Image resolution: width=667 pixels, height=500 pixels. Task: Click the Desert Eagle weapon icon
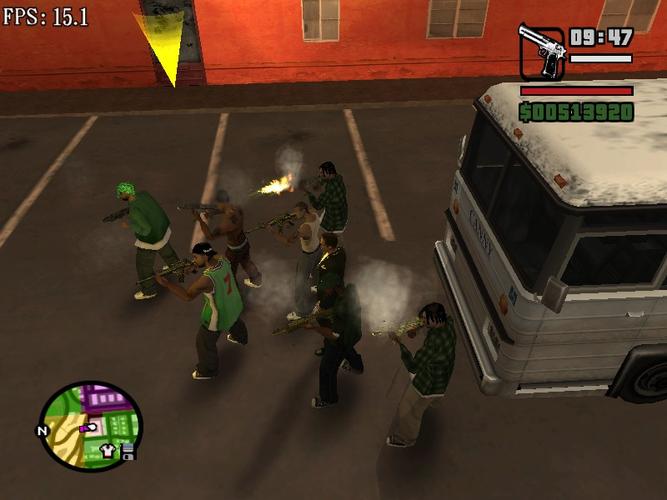click(541, 52)
